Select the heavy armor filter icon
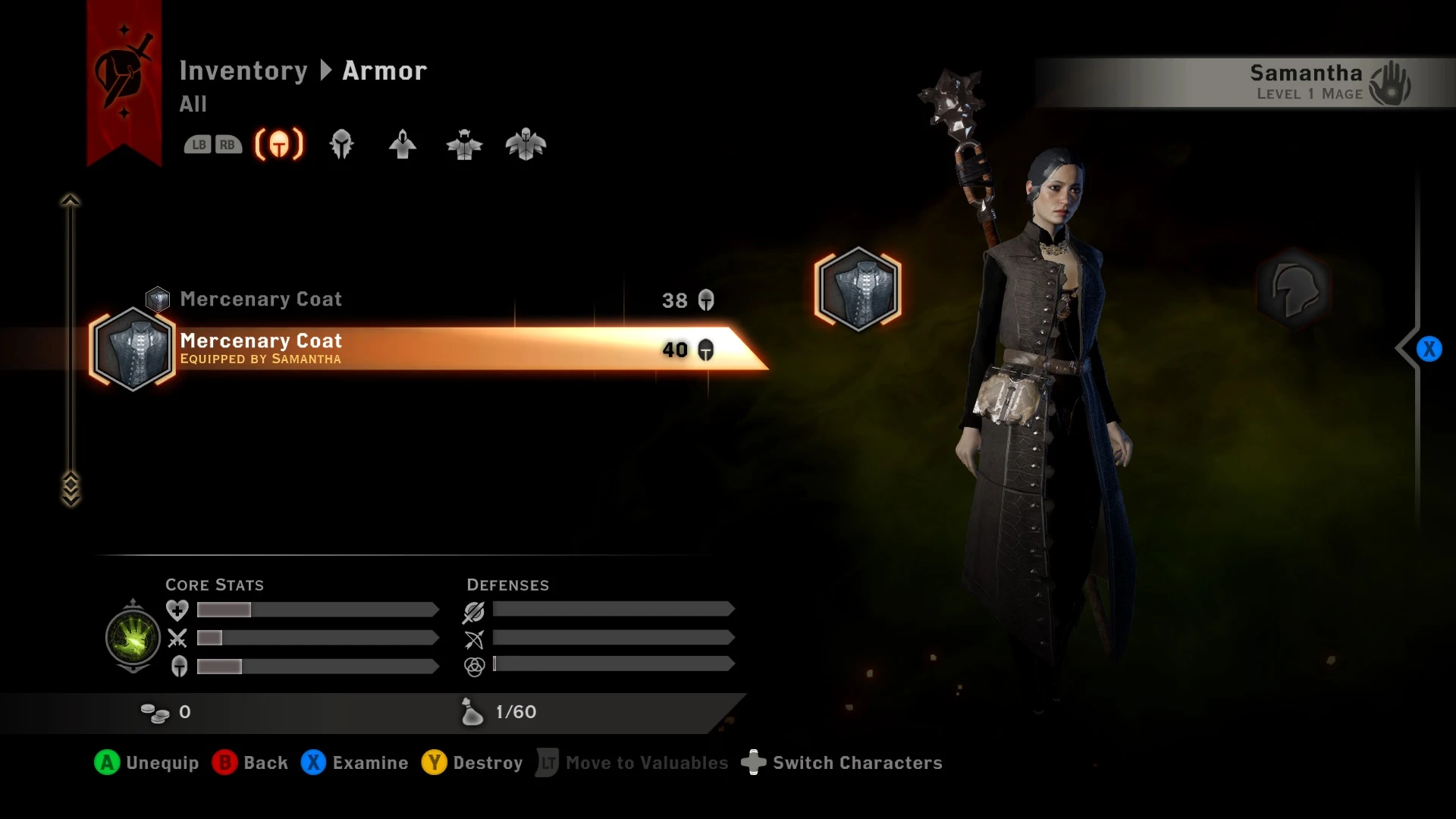 [526, 144]
